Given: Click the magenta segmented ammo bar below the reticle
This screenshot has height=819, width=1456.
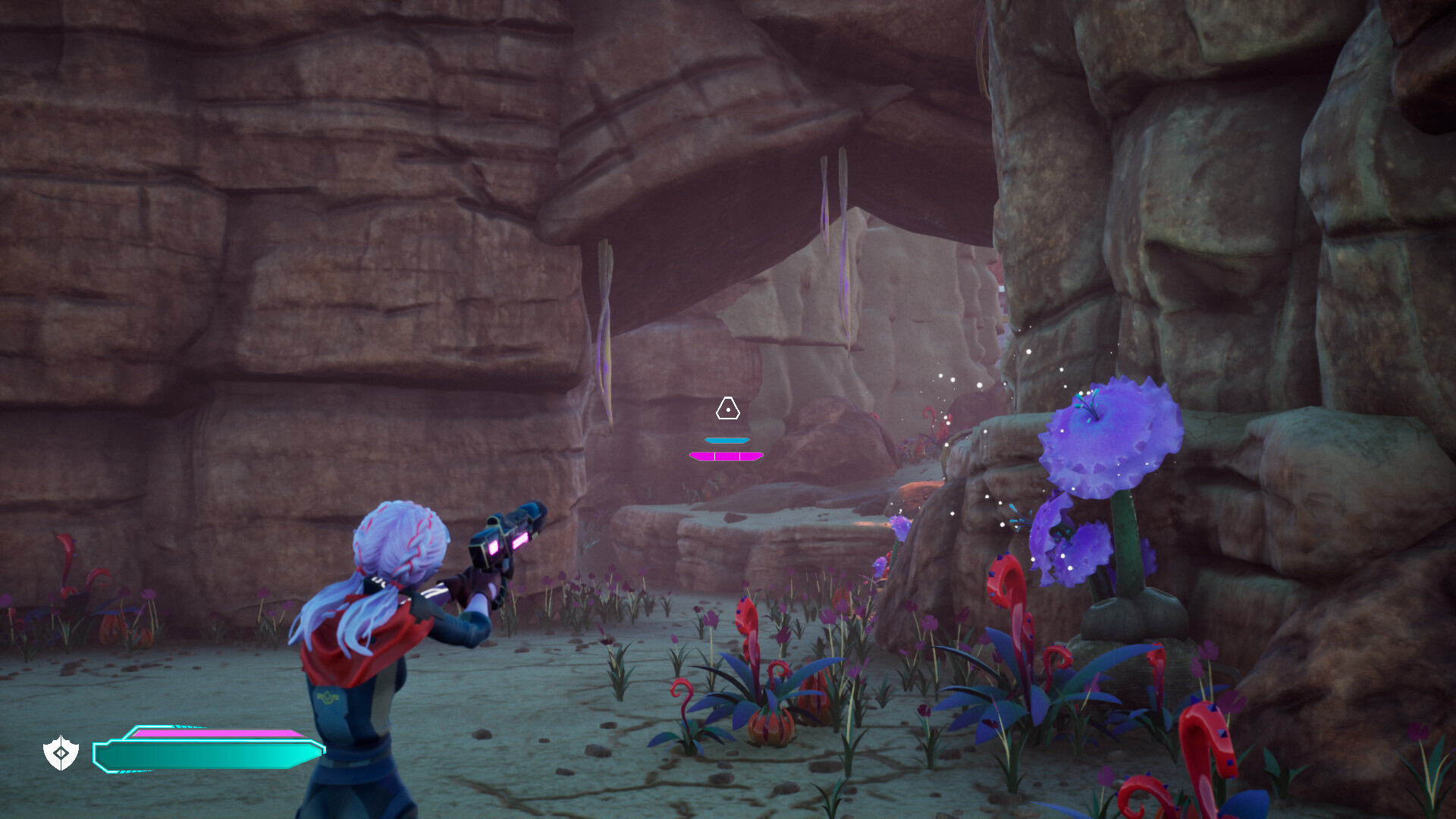Looking at the screenshot, I should pos(726,456).
